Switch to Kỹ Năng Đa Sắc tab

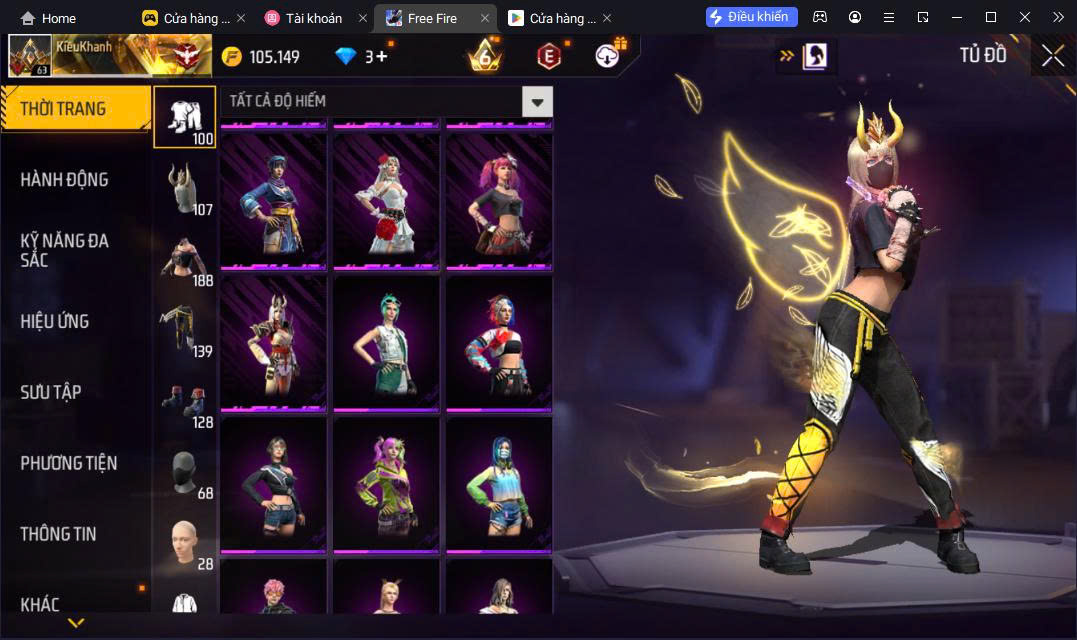[x=65, y=250]
